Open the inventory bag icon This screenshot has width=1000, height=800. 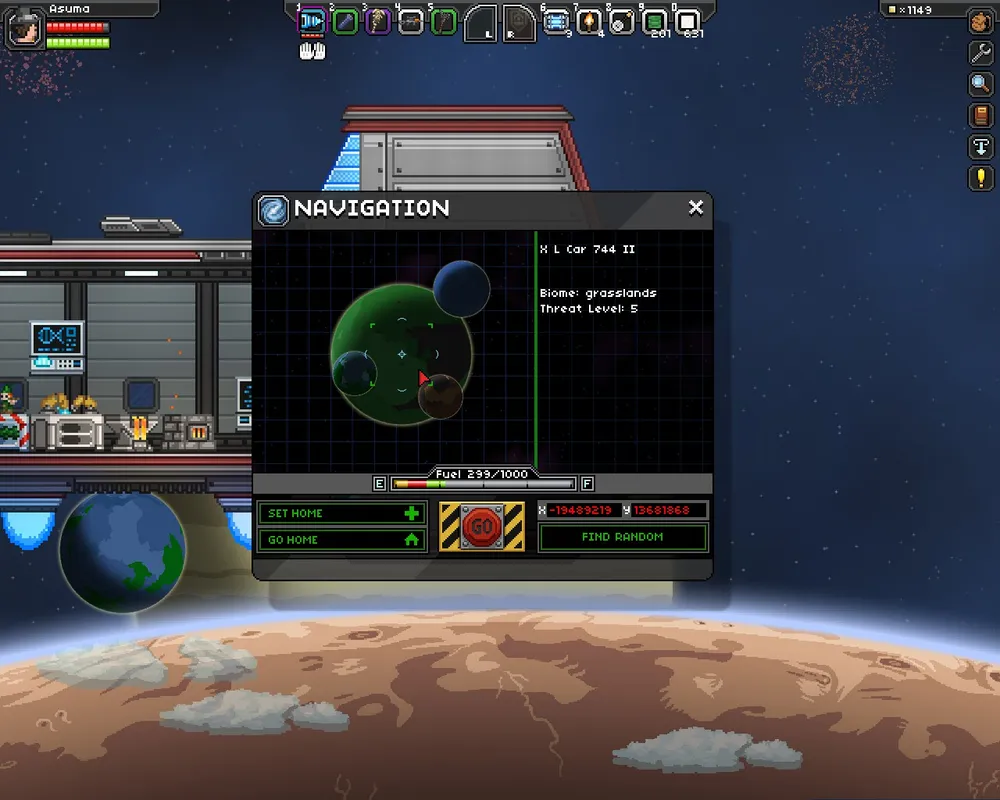(x=980, y=22)
